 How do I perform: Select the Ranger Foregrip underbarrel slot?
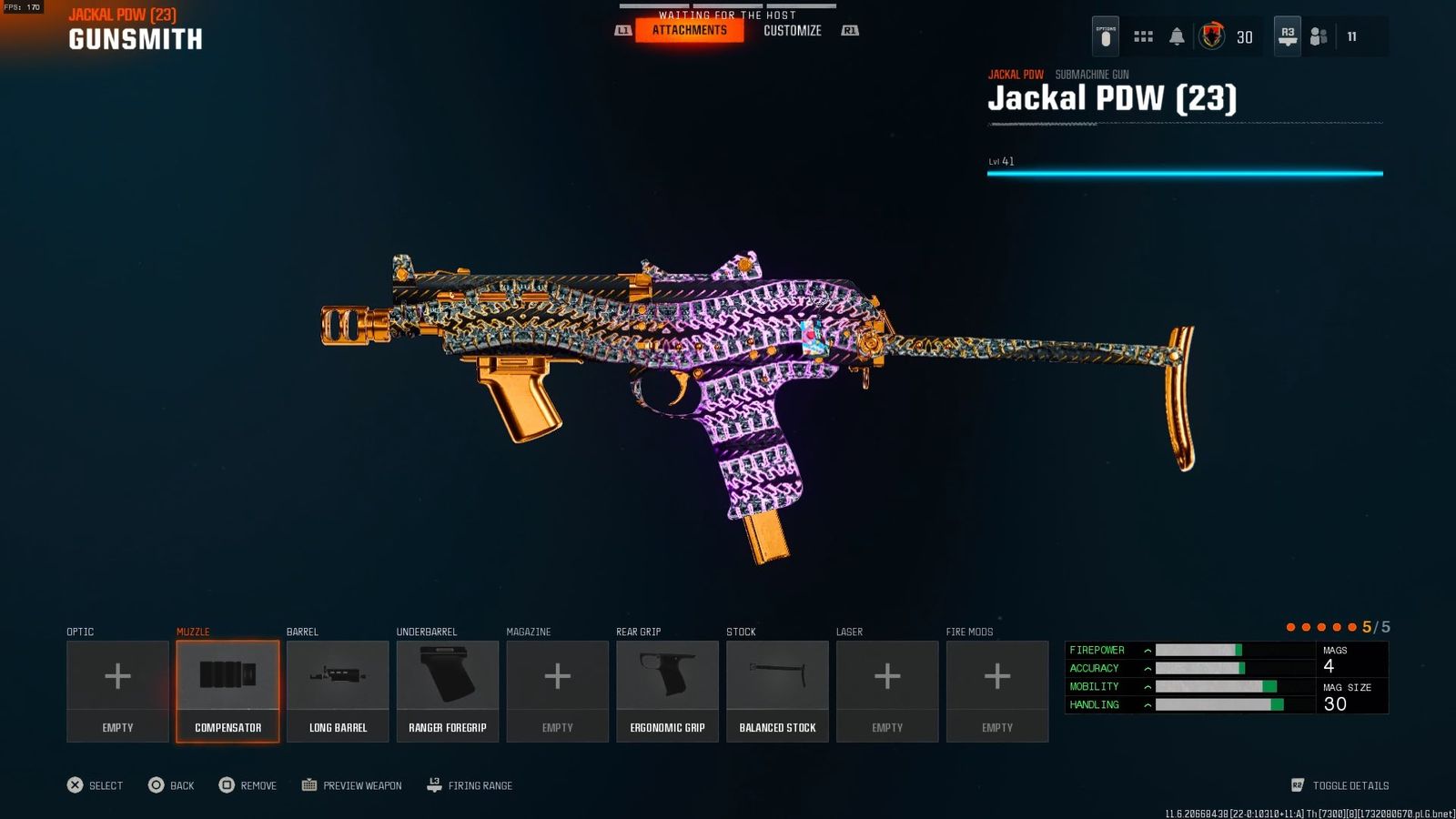[448, 691]
